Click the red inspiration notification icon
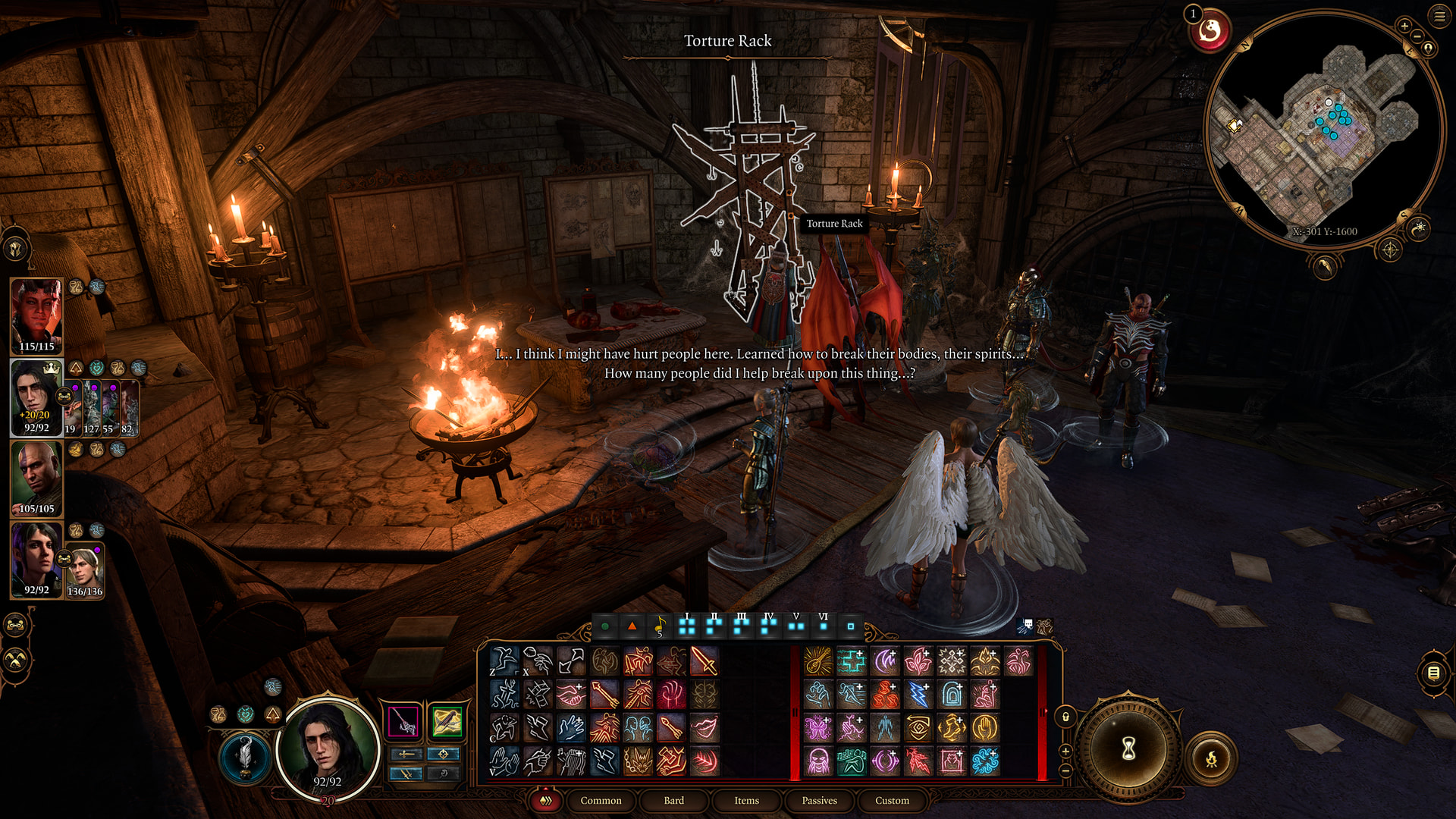 pos(1210,31)
